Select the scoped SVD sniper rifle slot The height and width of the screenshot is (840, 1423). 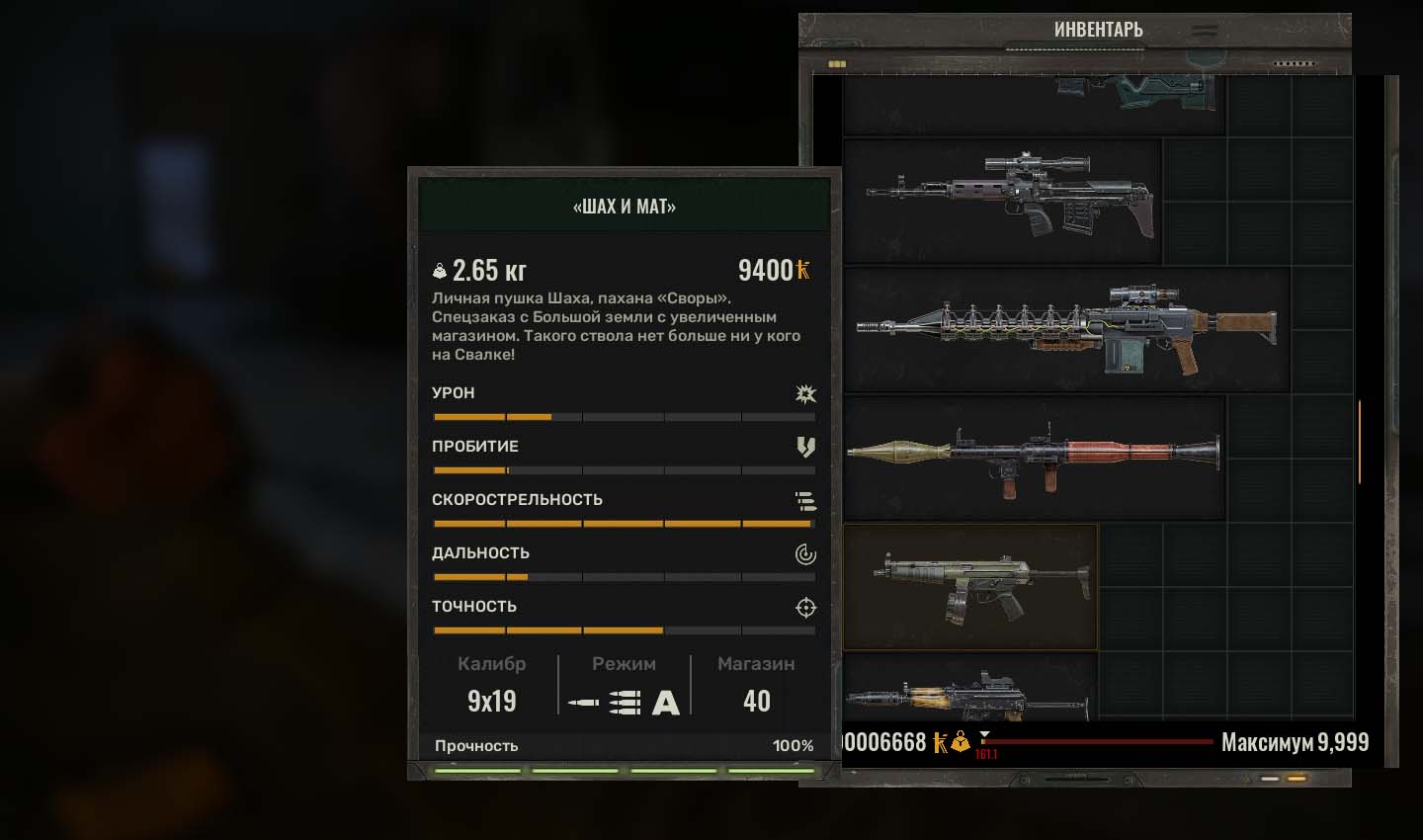click(x=1002, y=201)
